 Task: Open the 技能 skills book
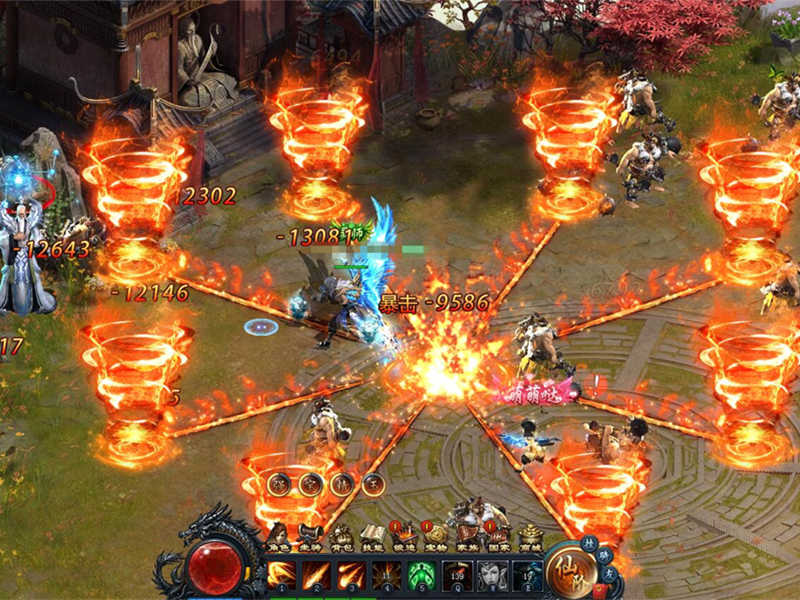point(372,537)
